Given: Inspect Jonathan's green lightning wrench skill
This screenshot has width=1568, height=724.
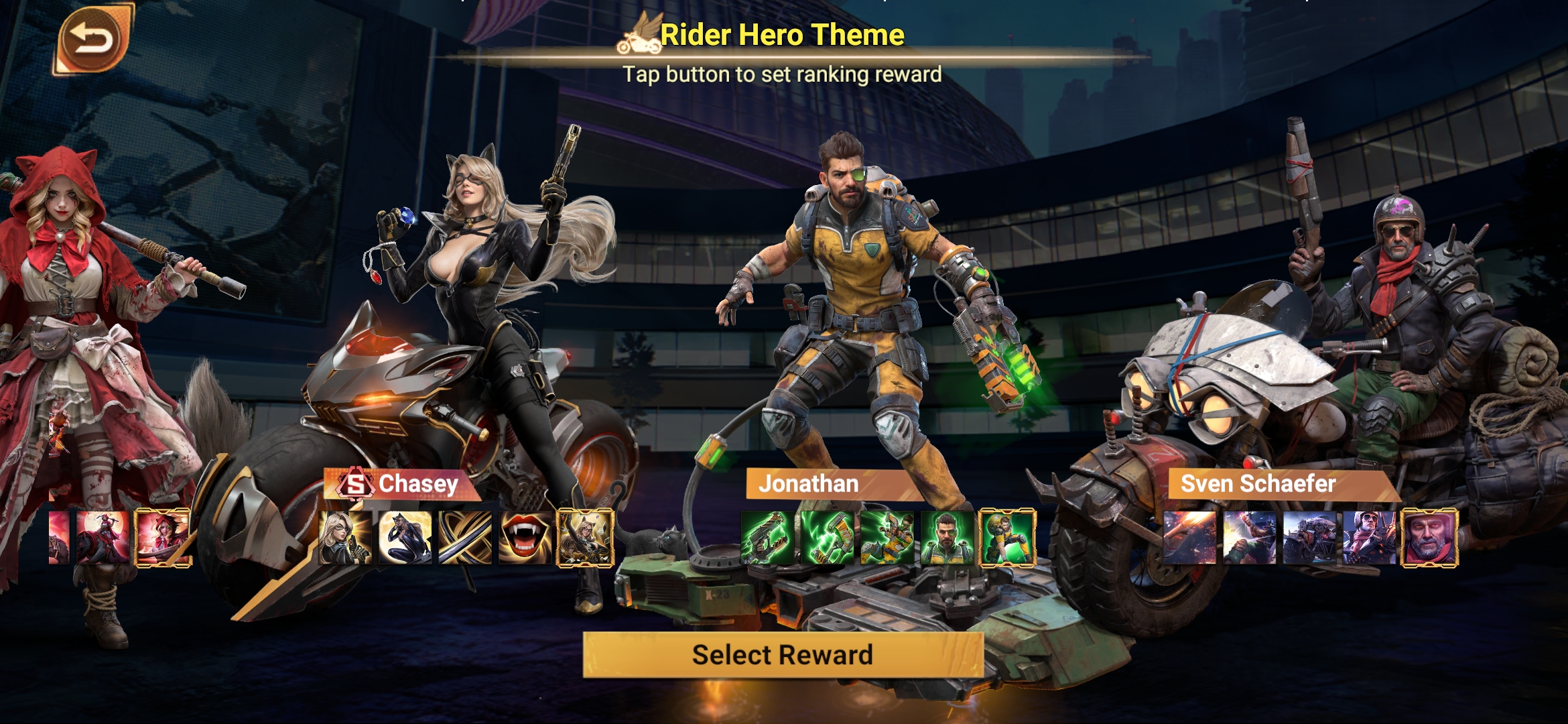Looking at the screenshot, I should 827,538.
